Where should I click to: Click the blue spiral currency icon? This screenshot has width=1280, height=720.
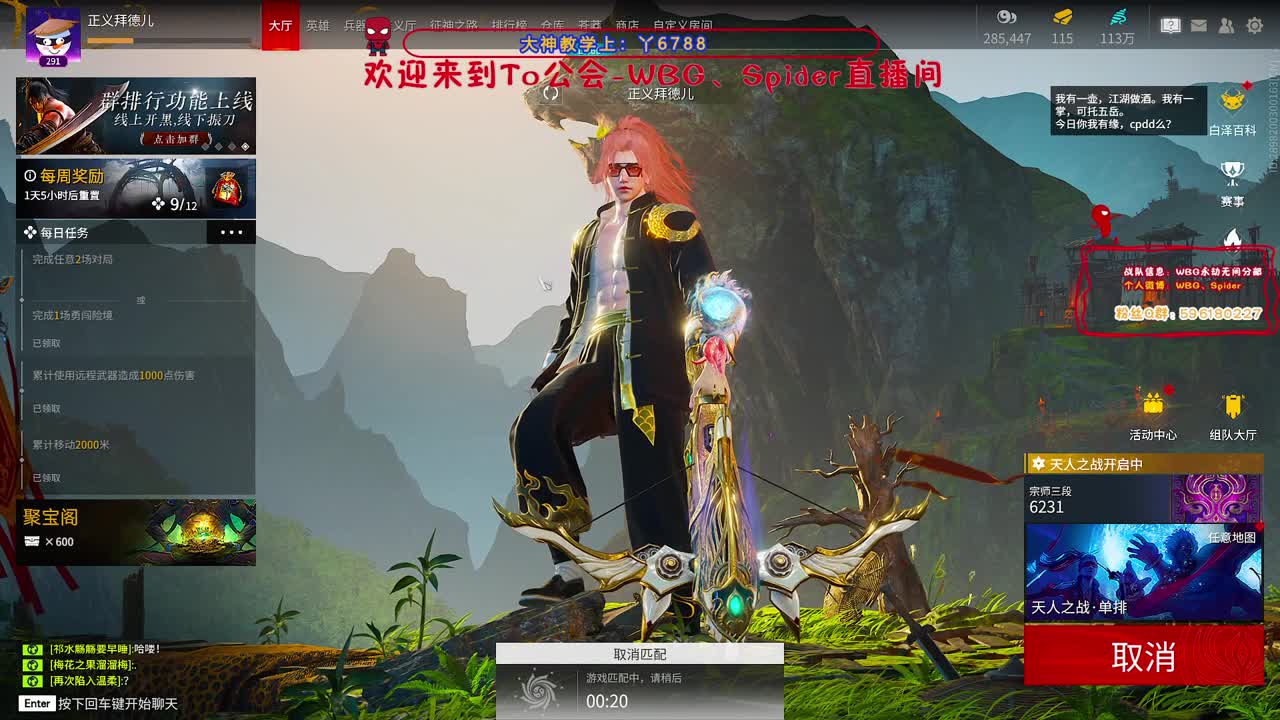(1118, 16)
